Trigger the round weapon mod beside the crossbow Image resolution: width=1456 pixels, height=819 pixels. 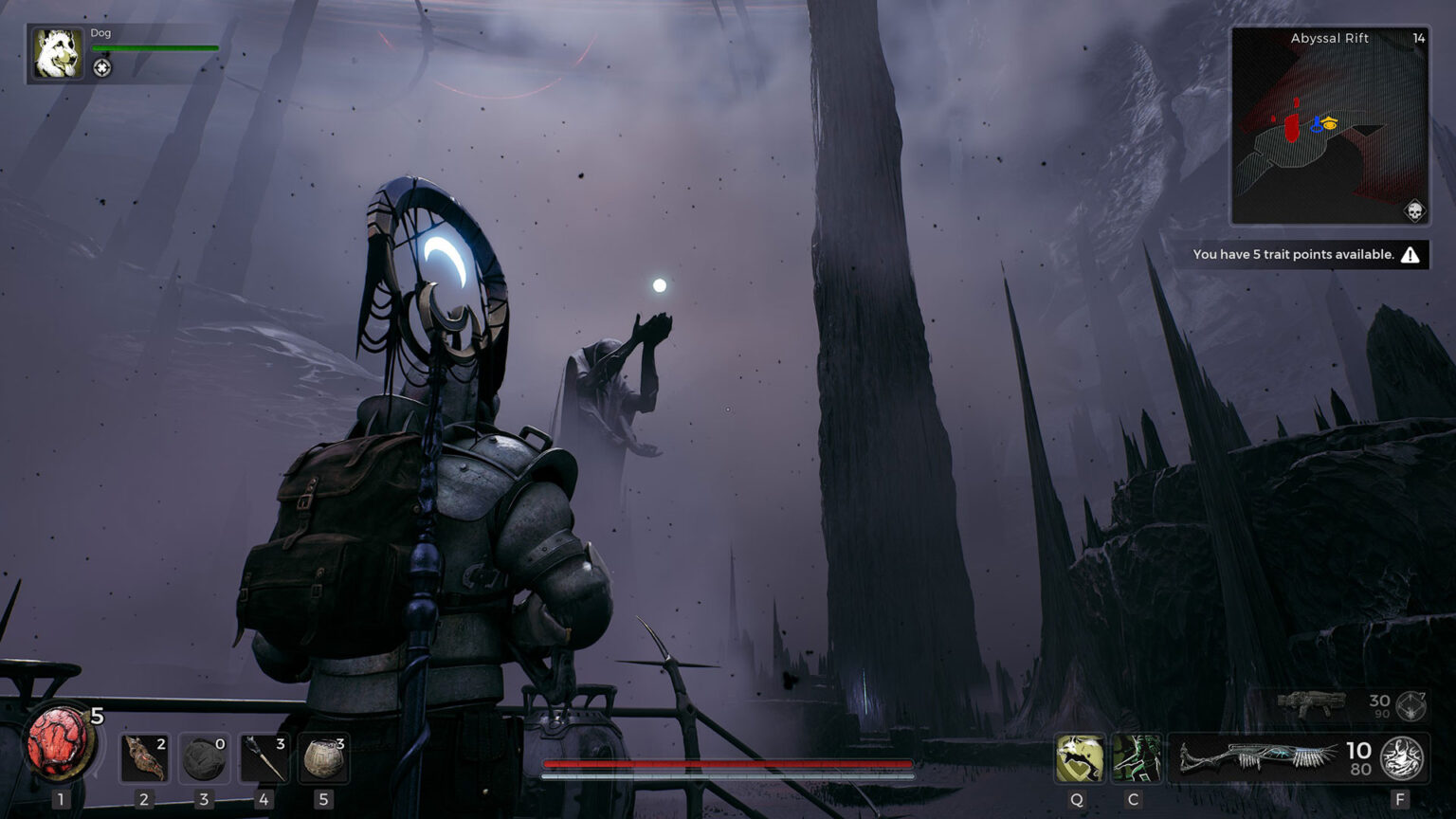(1403, 758)
